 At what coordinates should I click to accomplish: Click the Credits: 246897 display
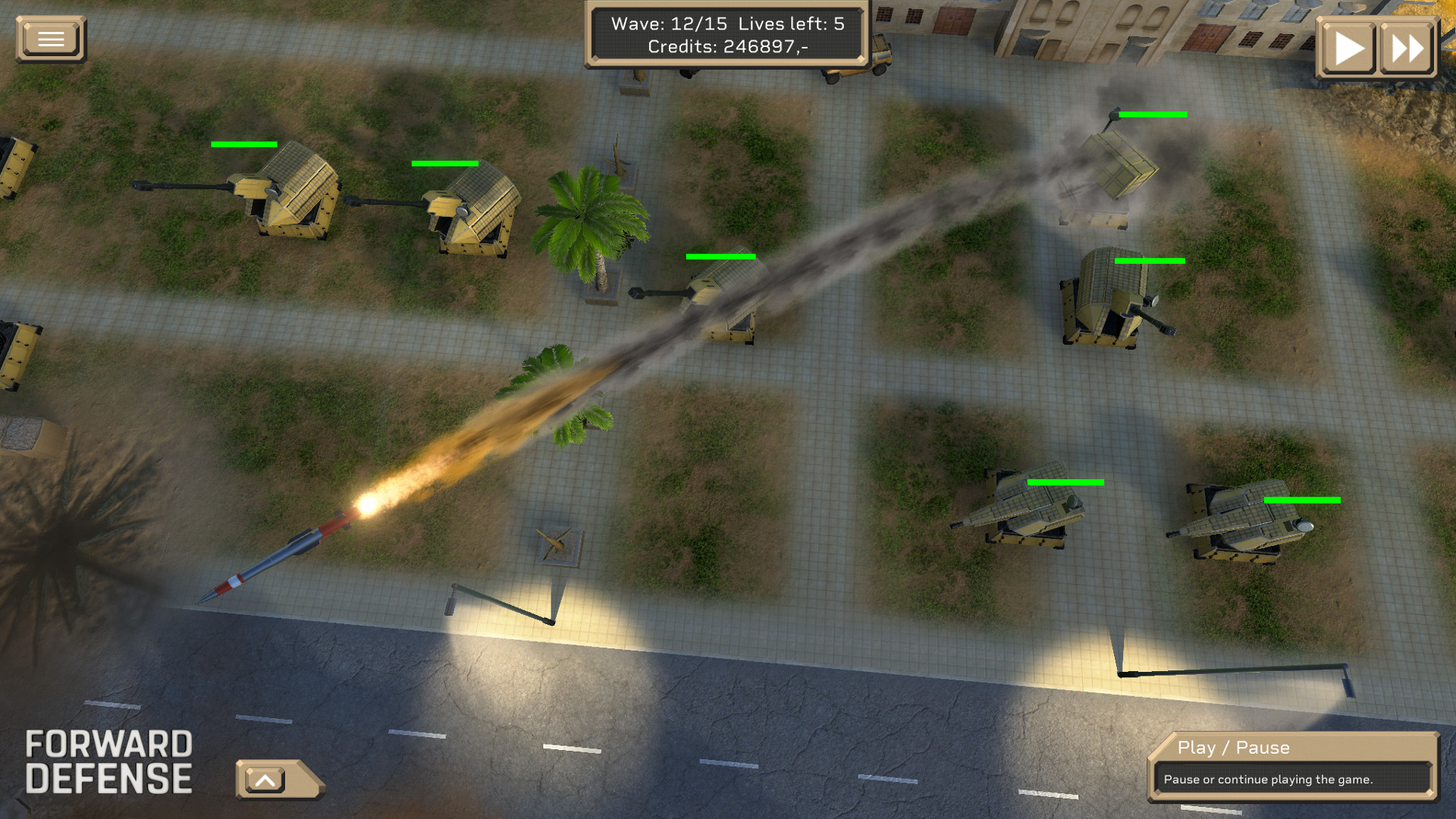point(726,47)
